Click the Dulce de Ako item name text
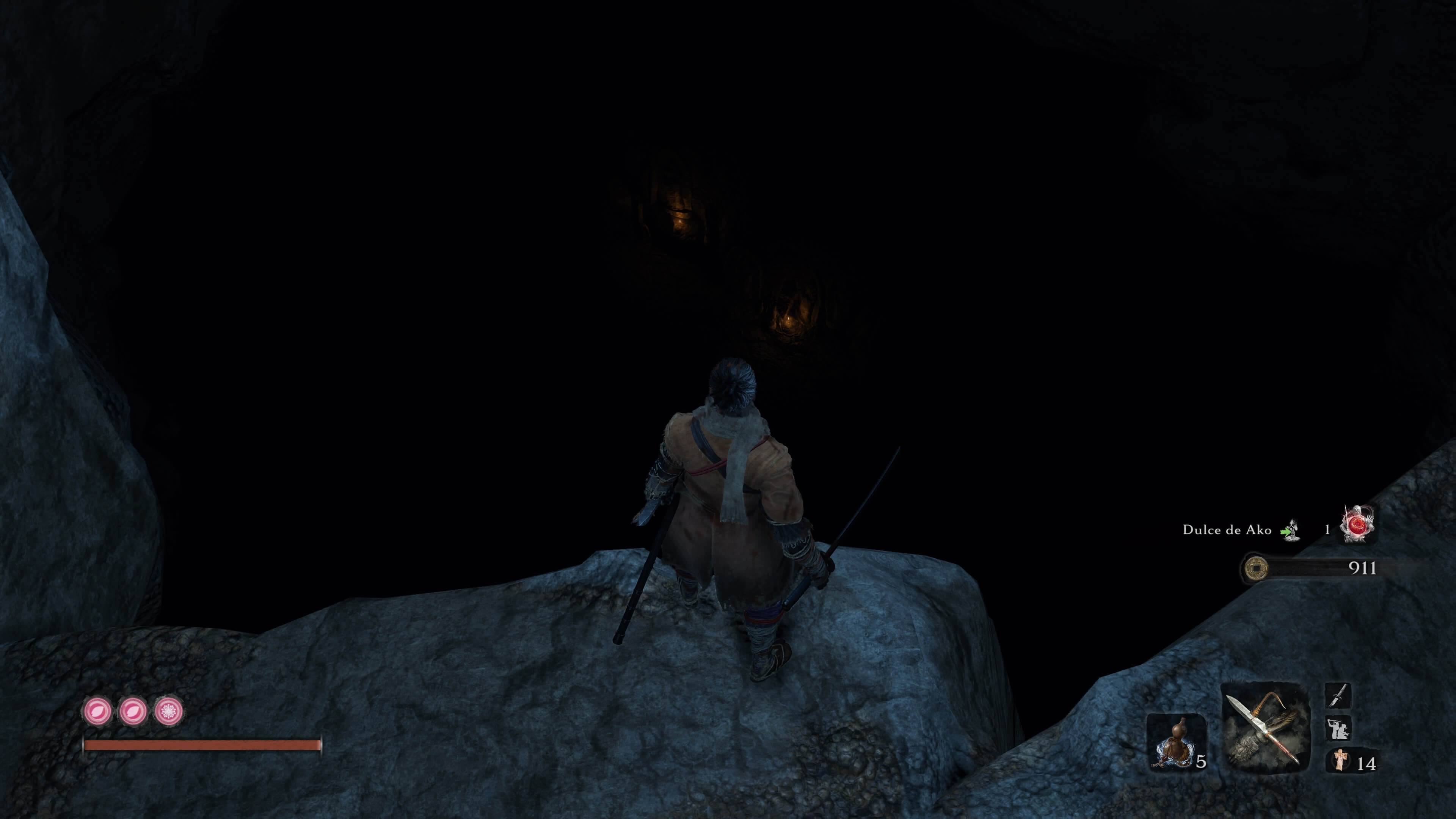1456x819 pixels. click(1228, 530)
